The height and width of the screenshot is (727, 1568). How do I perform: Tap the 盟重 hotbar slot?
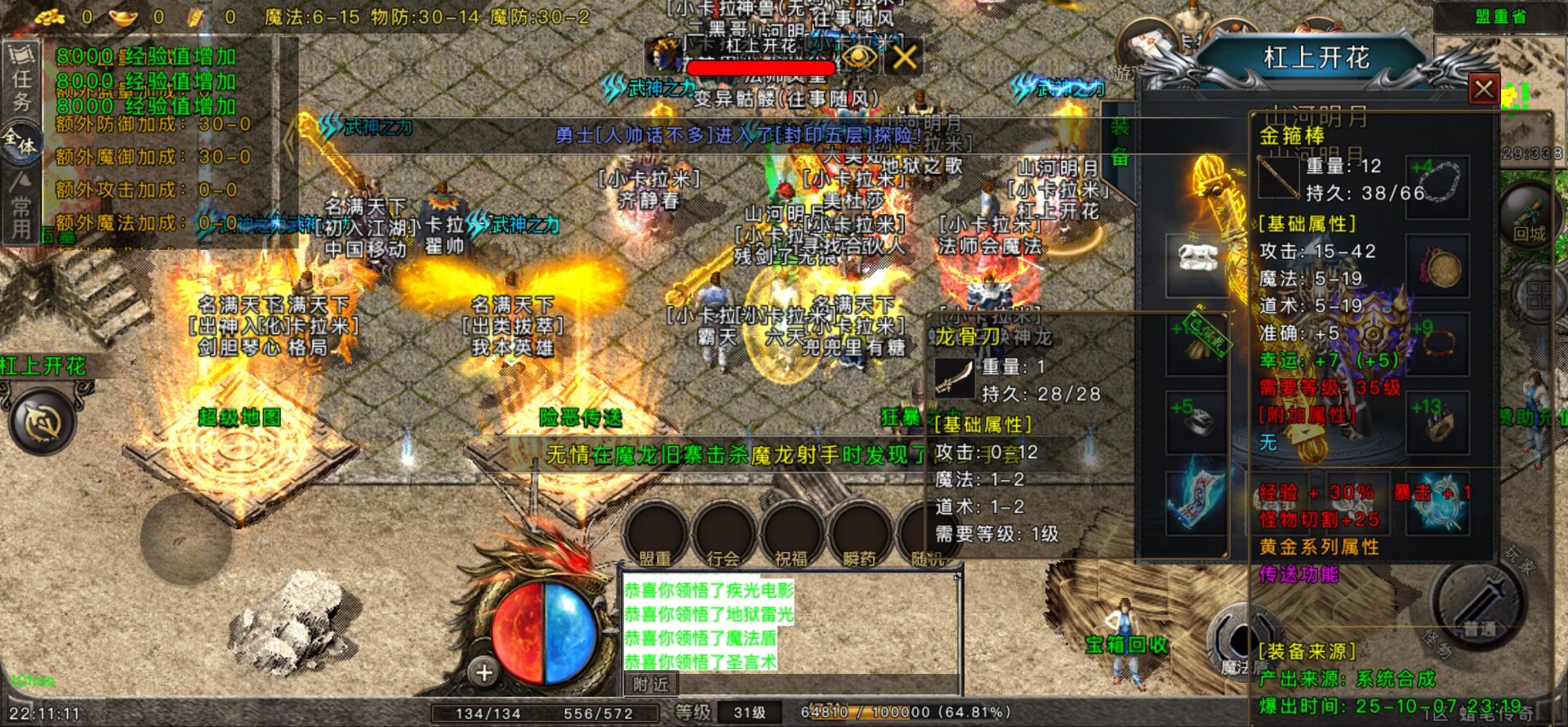point(655,535)
